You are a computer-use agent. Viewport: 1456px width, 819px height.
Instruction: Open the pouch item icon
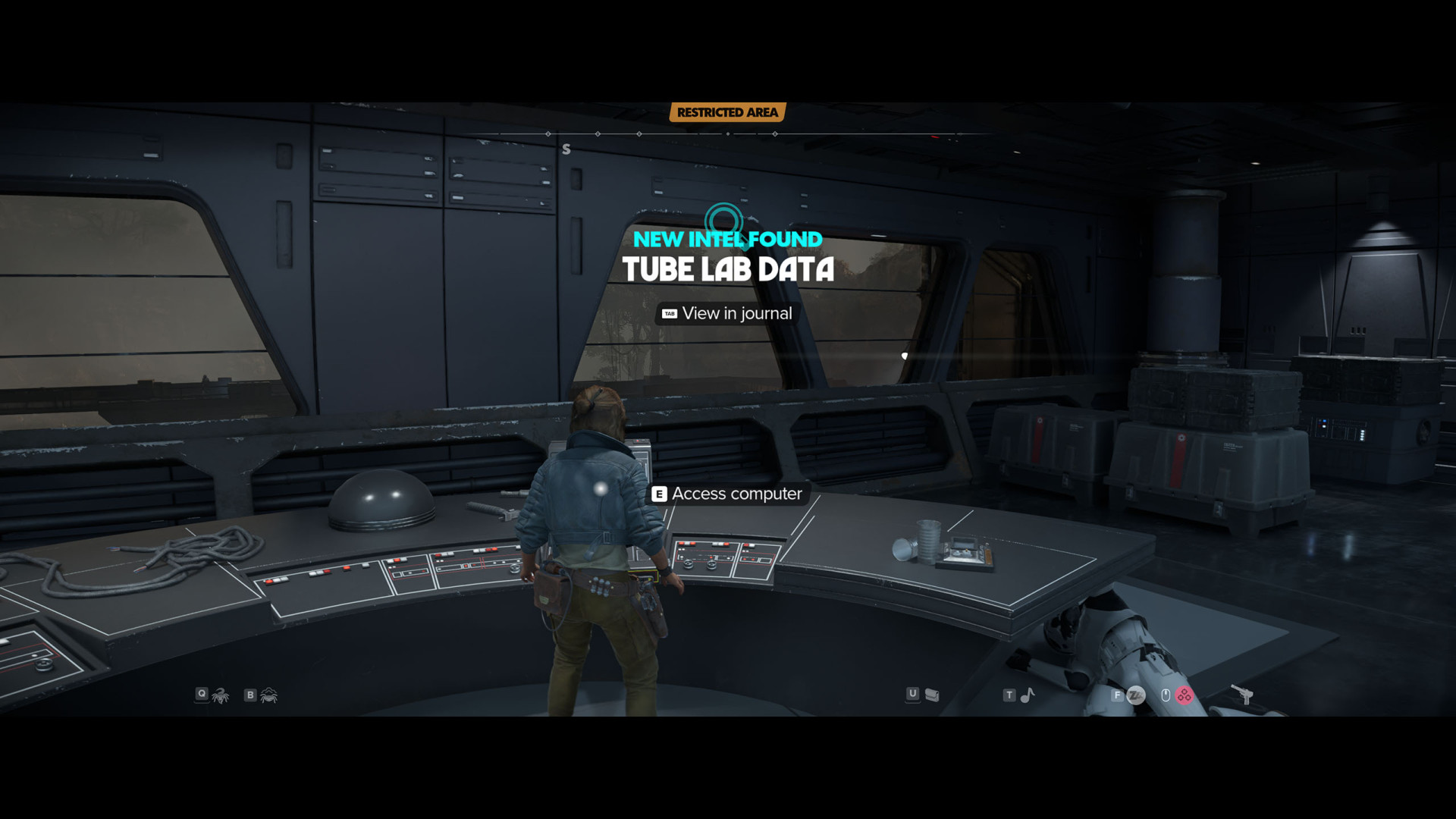pyautogui.click(x=932, y=695)
